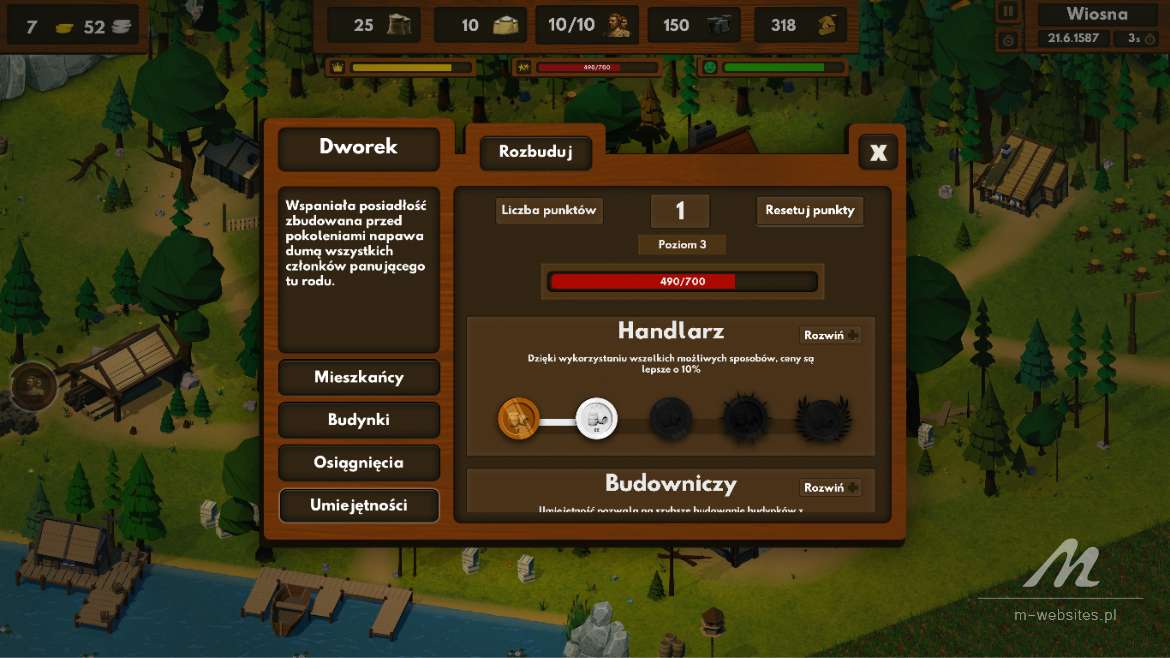The image size is (1170, 658).
Task: Open the Budynki section
Action: [x=359, y=420]
